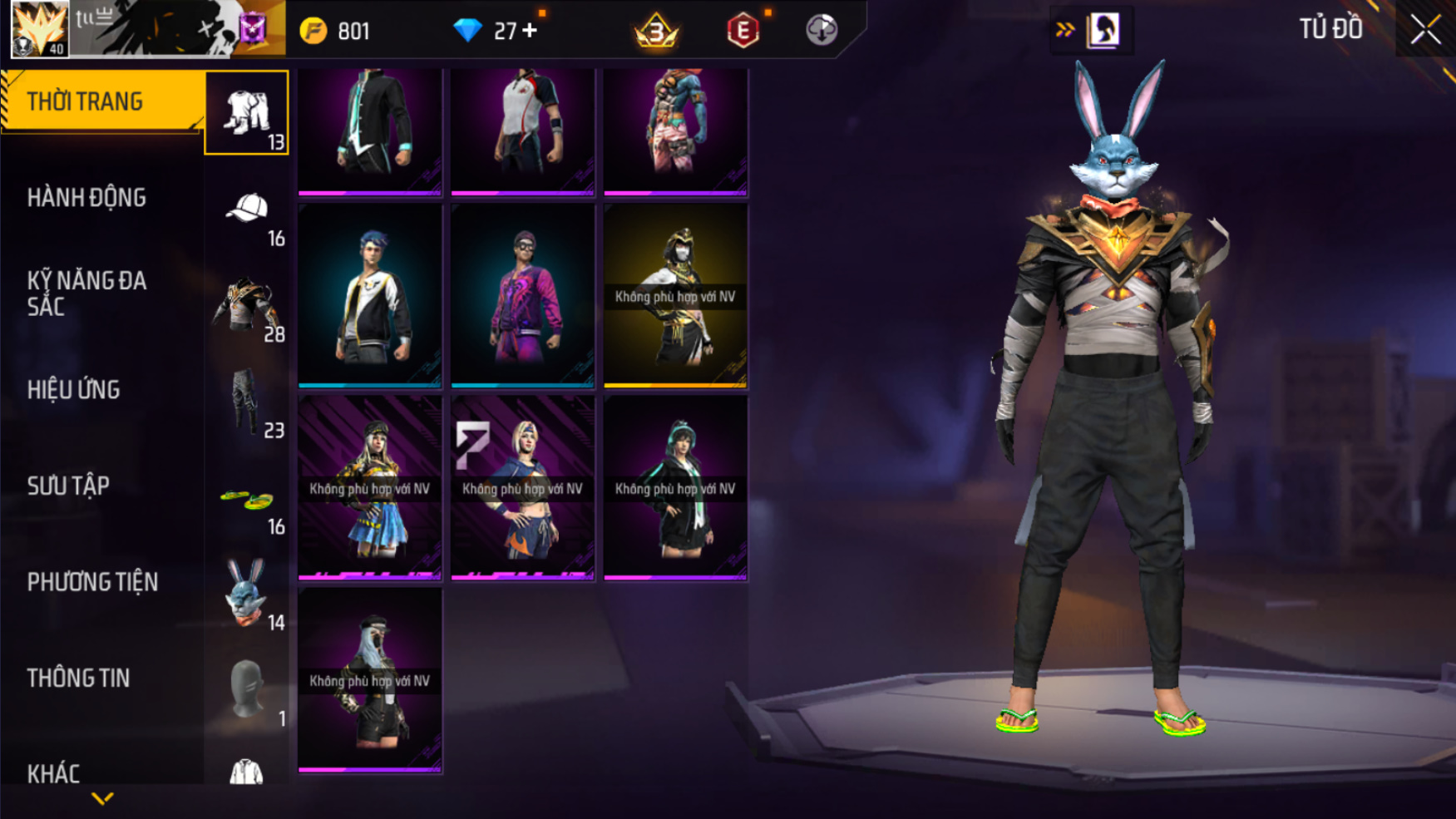The width and height of the screenshot is (1456, 819).
Task: Show the Thông Tin section
Action: click(x=78, y=678)
